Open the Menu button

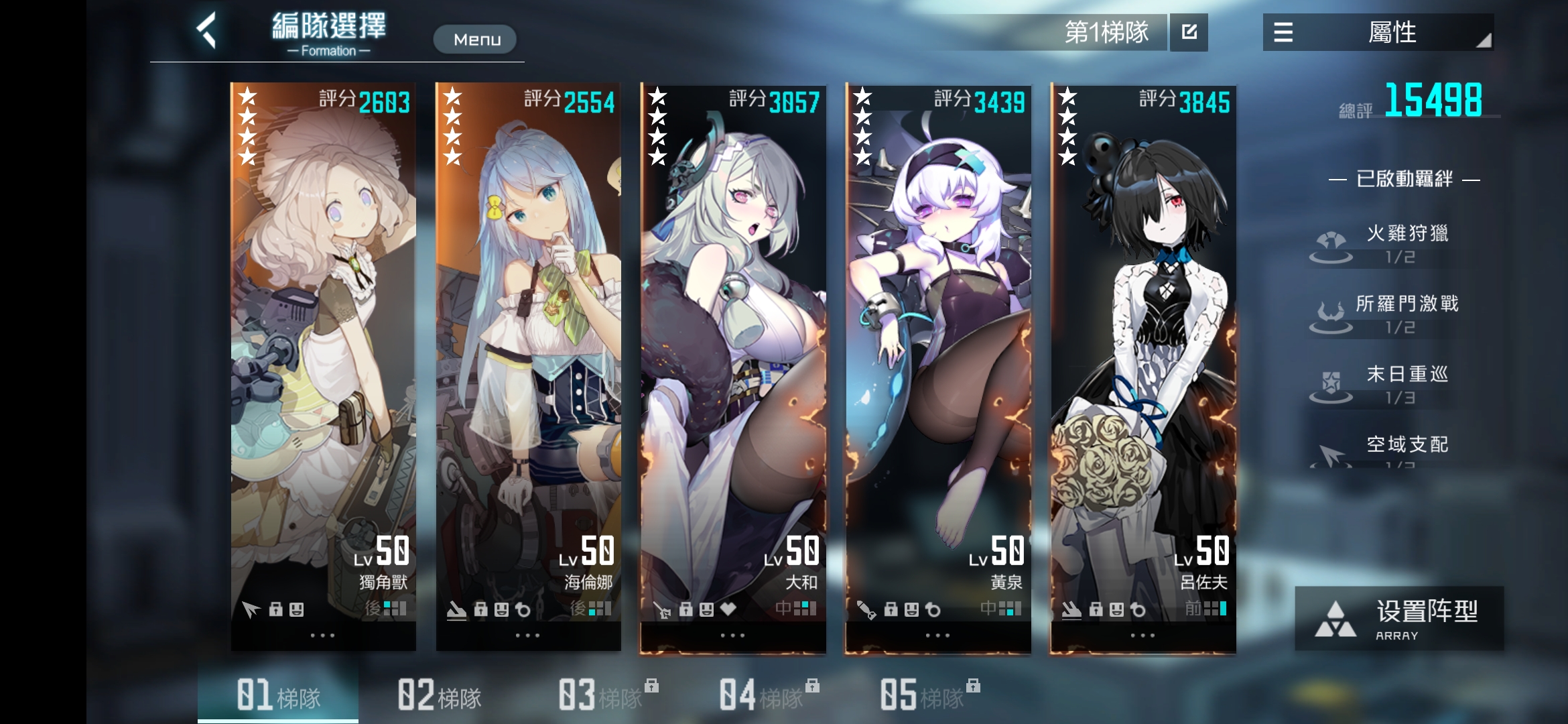[475, 40]
